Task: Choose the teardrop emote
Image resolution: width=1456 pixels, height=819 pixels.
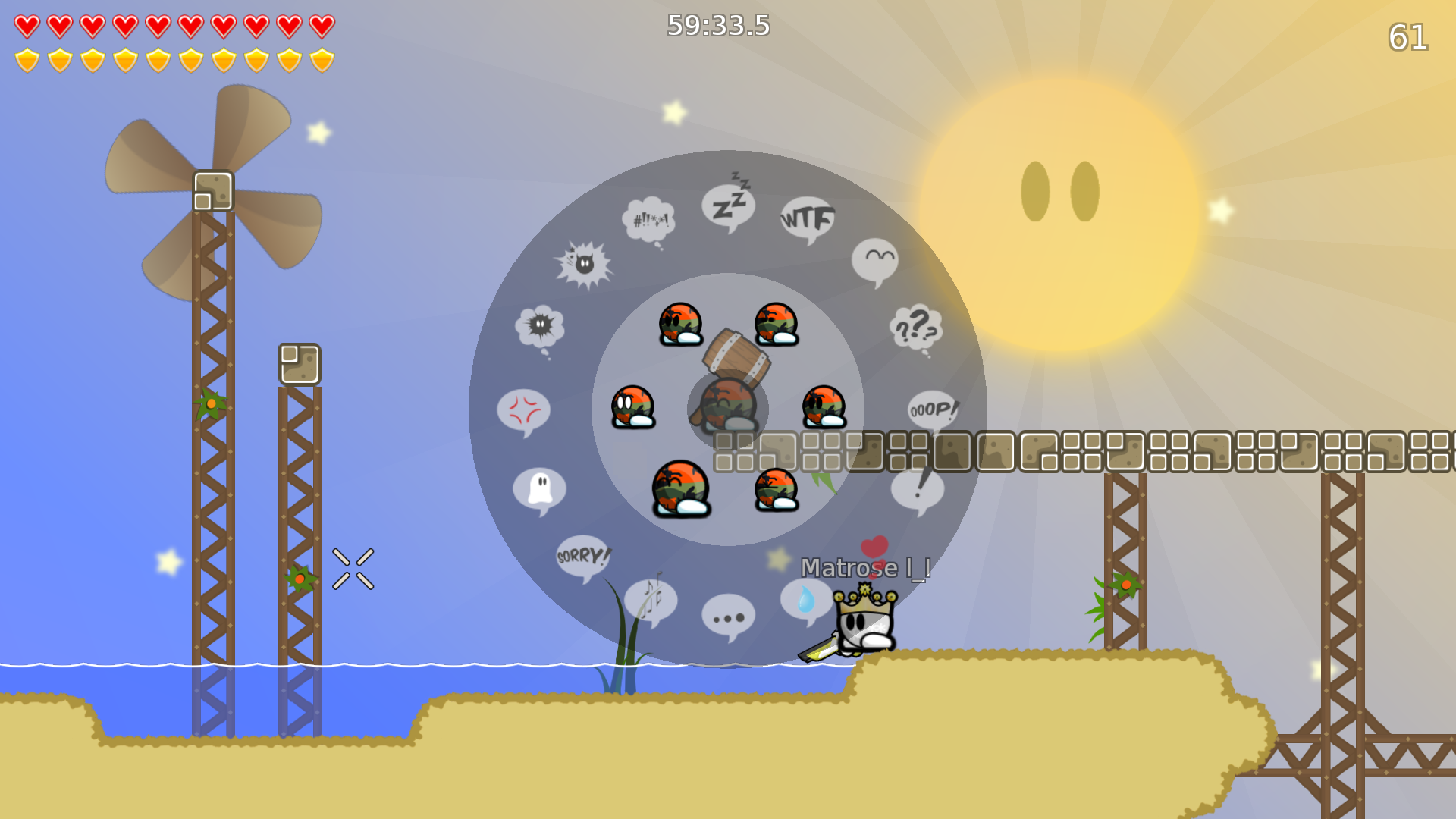Action: pos(806,598)
